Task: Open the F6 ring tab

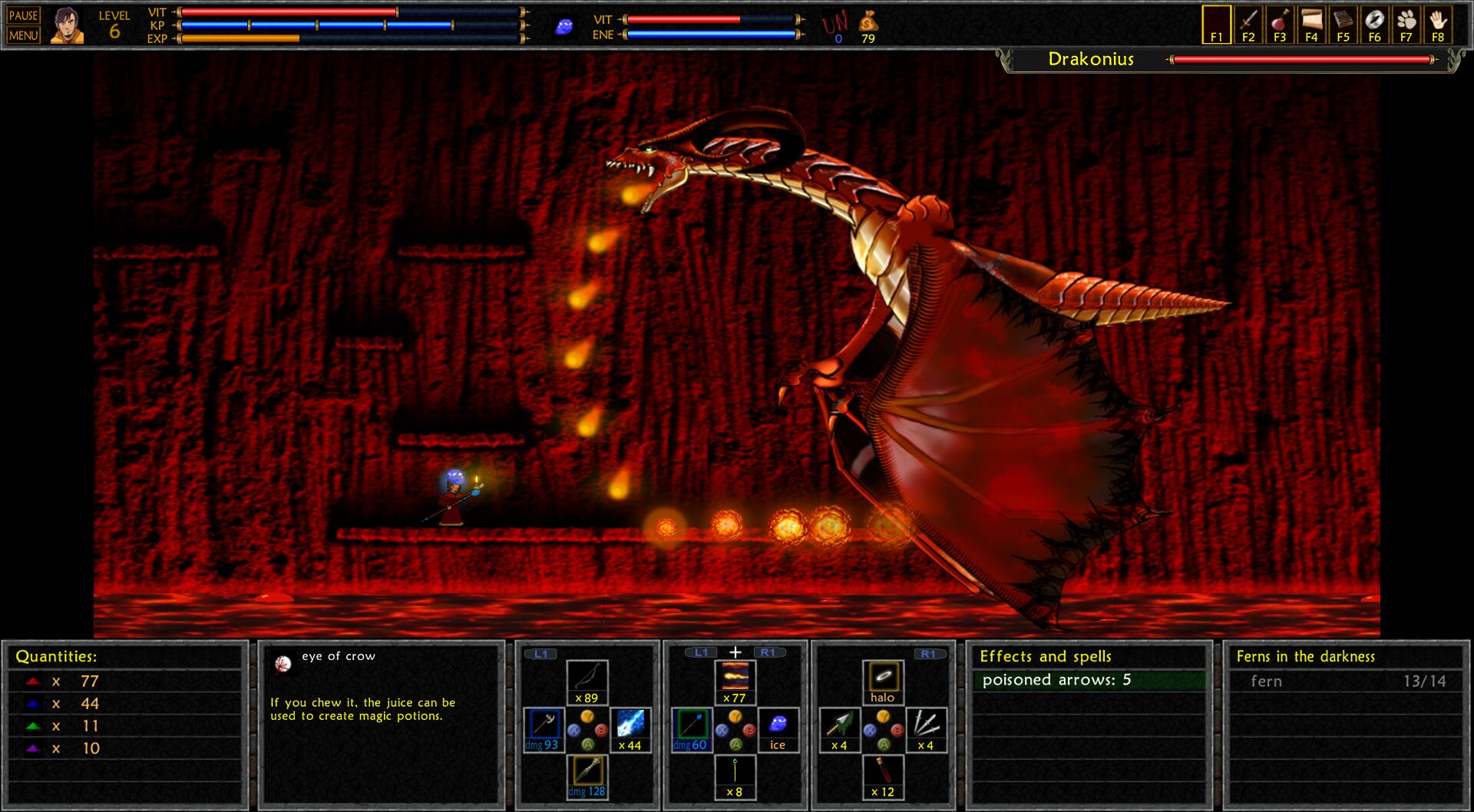Action: pyautogui.click(x=1374, y=25)
